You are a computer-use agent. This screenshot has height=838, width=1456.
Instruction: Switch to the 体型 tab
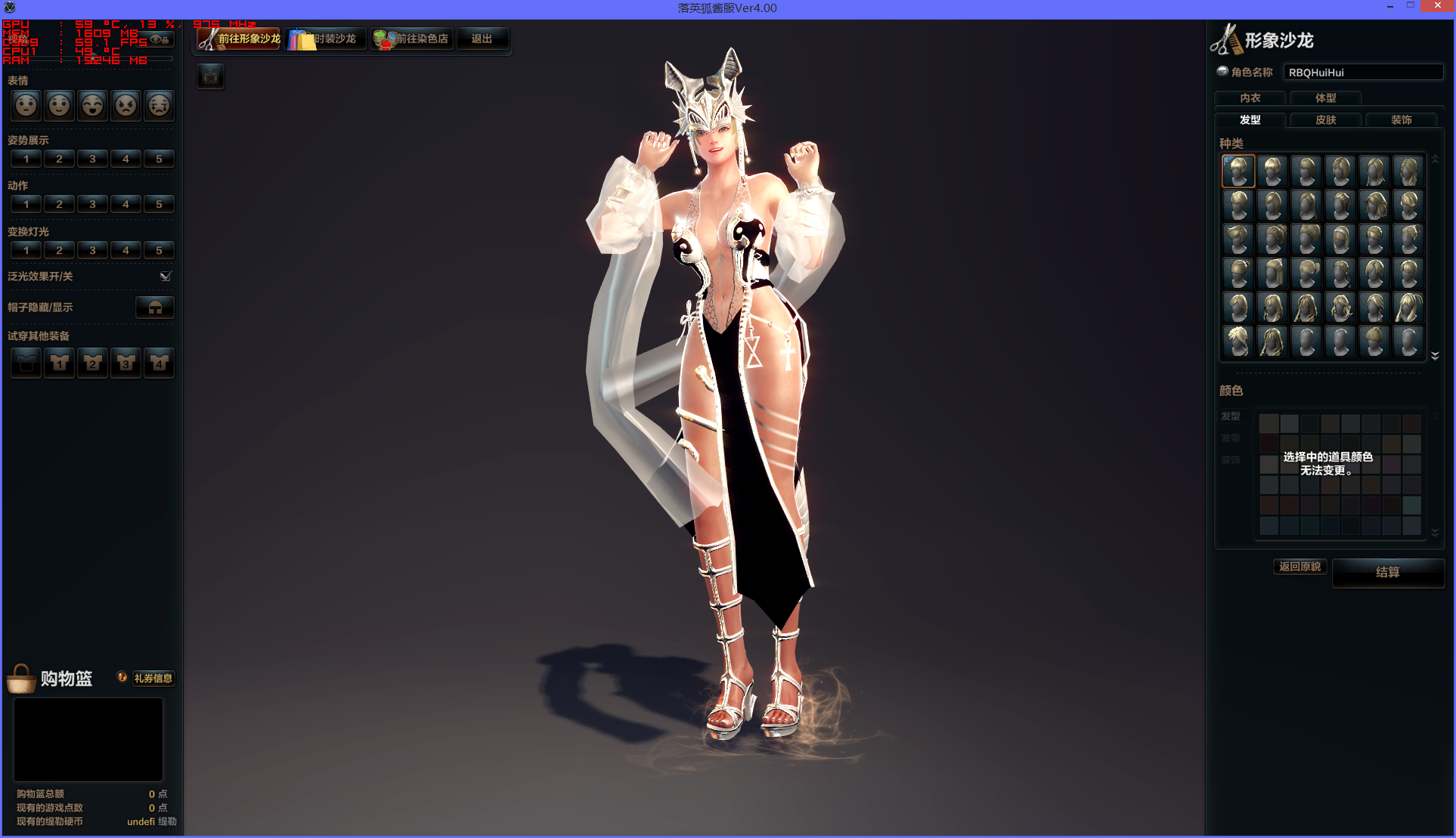coord(1325,97)
